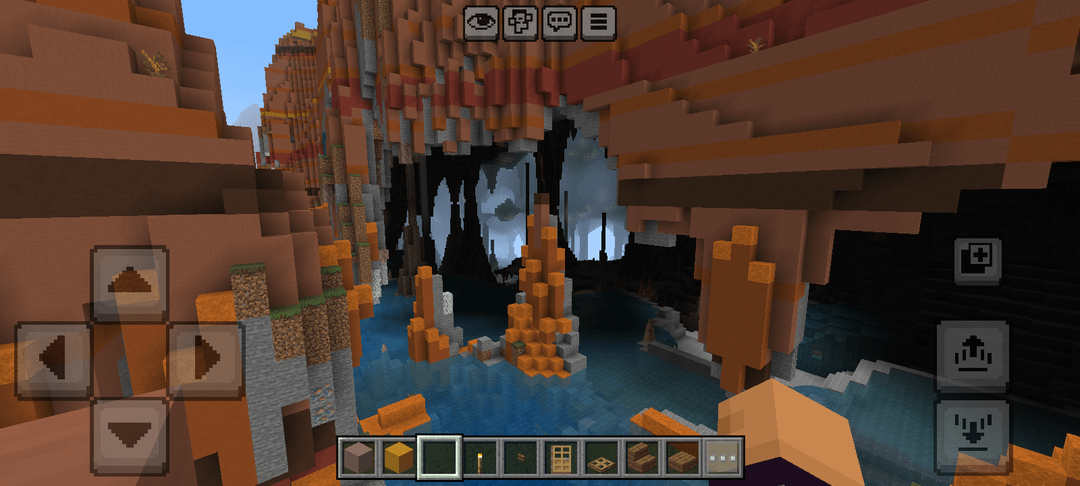Select the yellow block hotbar slot
1080x486 pixels.
tap(399, 457)
